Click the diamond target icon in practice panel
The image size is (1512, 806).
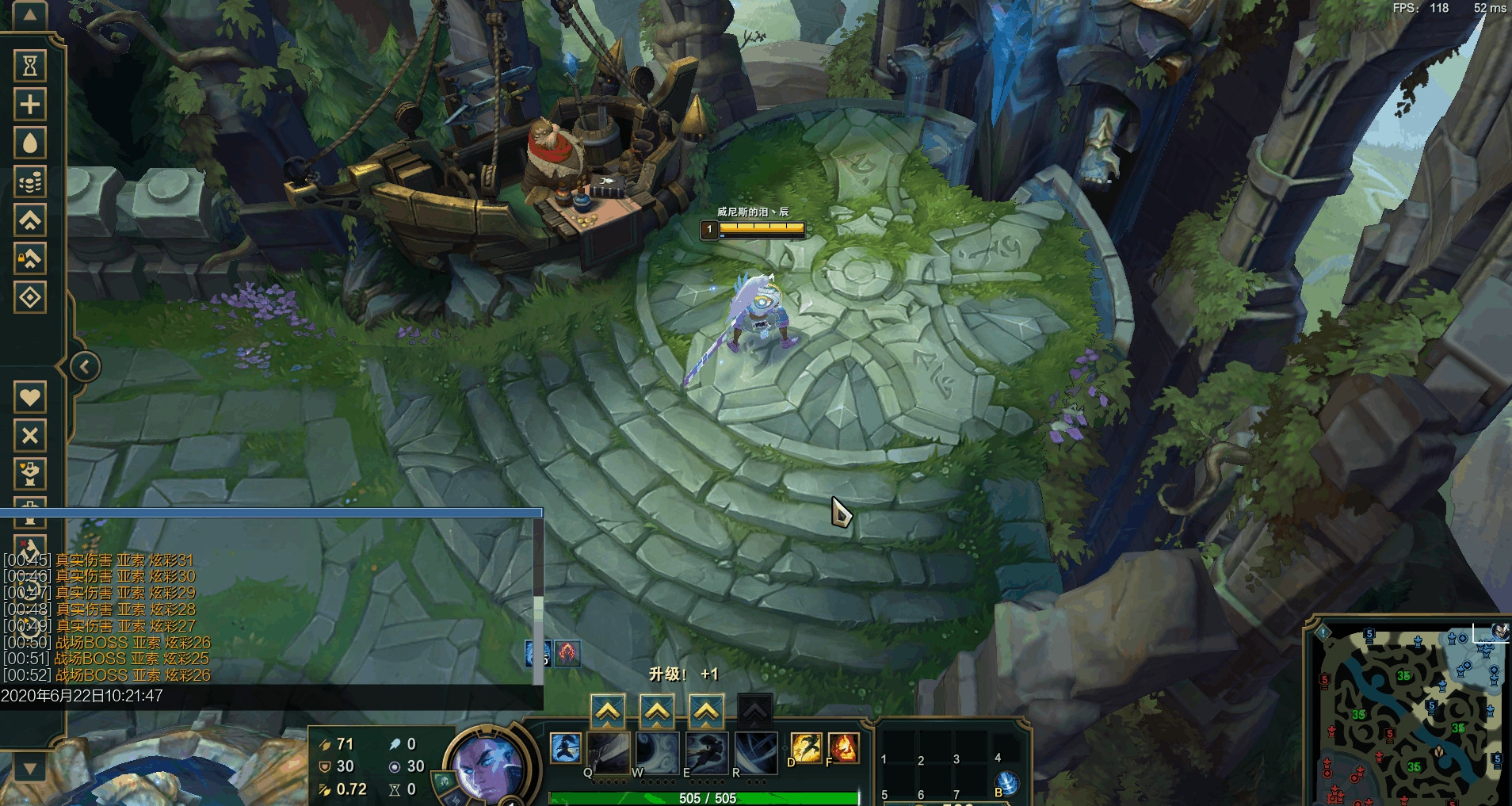coord(30,297)
